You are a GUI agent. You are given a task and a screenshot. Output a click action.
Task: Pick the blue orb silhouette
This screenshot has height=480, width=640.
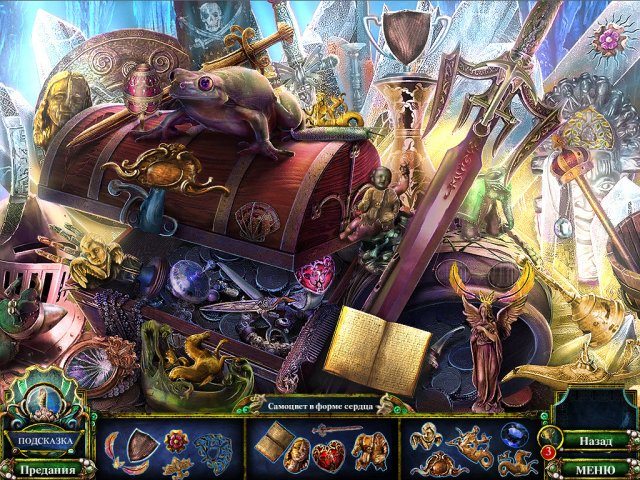pyautogui.click(x=515, y=435)
